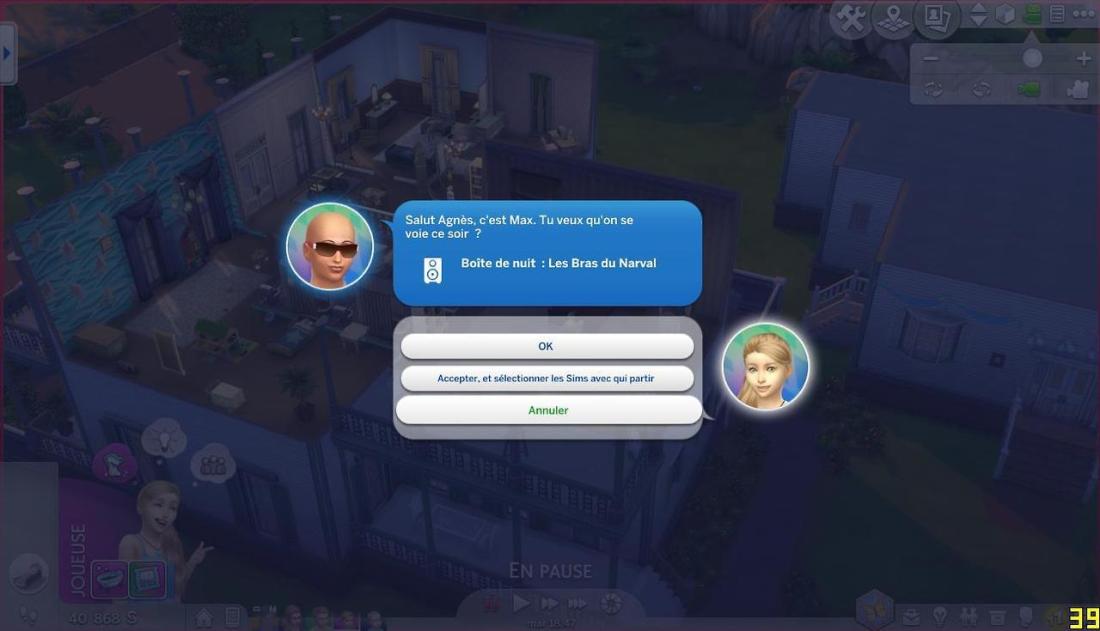The image size is (1100, 631).
Task: Zoom the camera out with the minus button
Action: click(x=931, y=59)
